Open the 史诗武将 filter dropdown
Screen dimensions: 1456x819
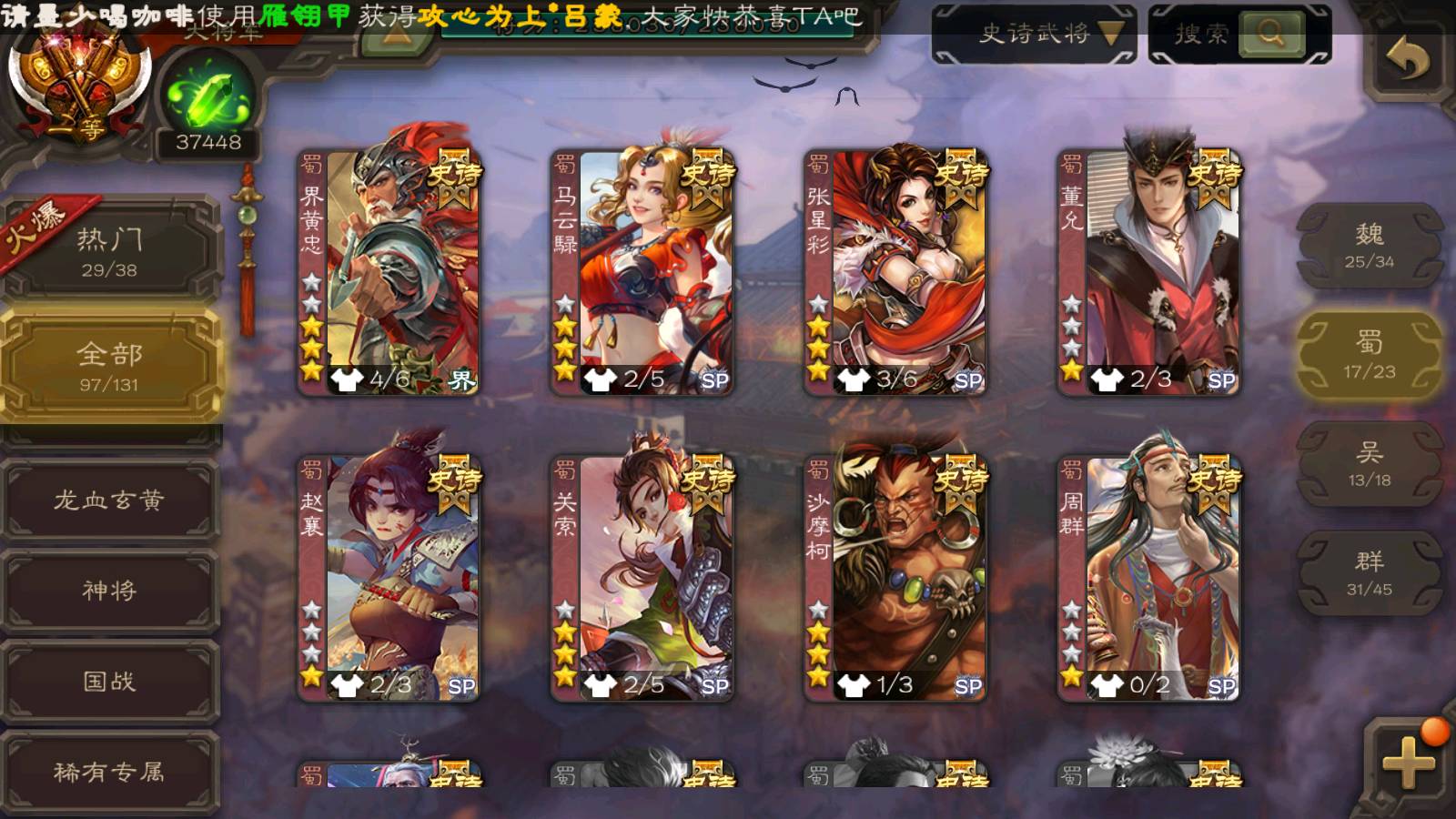[1035, 35]
